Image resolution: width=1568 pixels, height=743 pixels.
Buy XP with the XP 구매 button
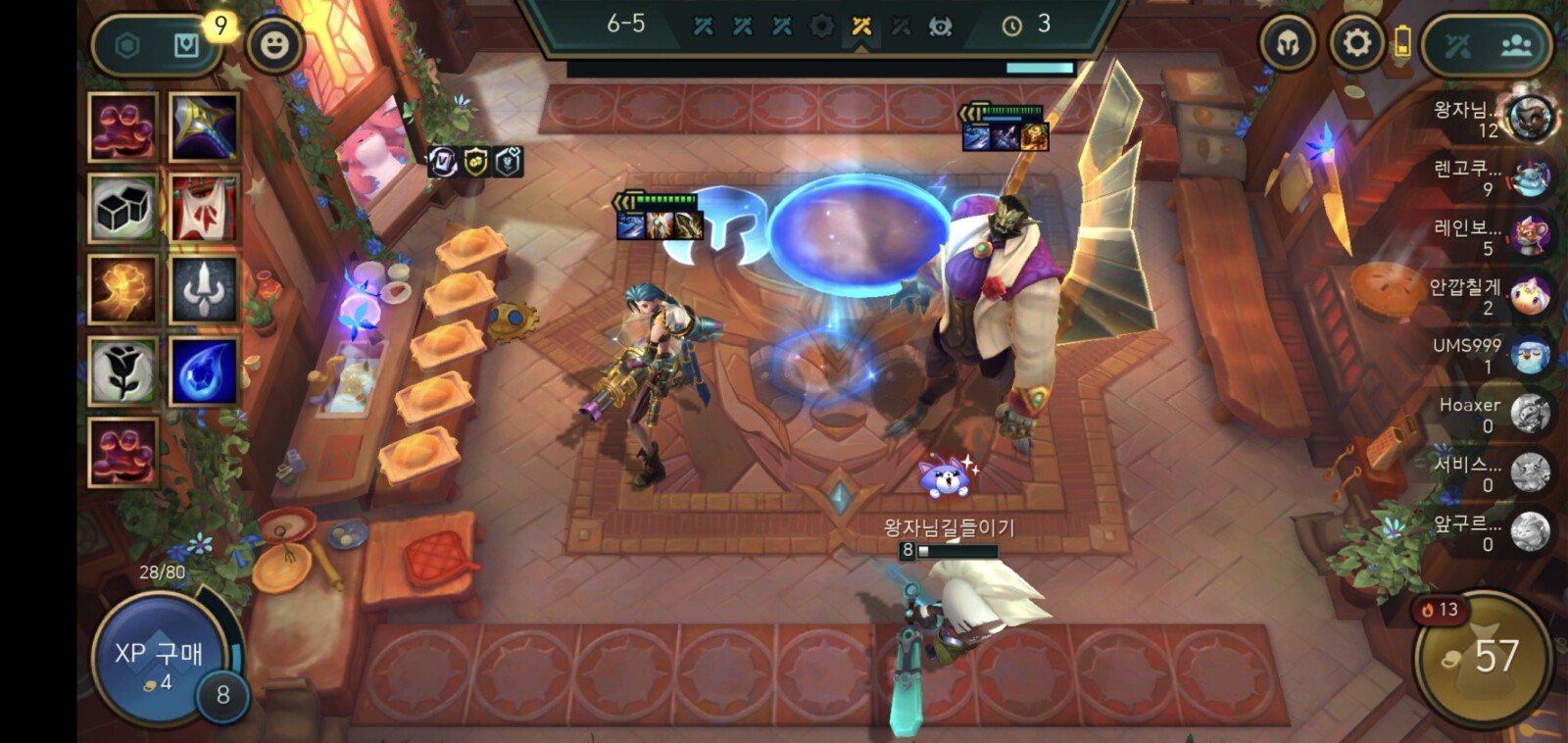click(159, 659)
